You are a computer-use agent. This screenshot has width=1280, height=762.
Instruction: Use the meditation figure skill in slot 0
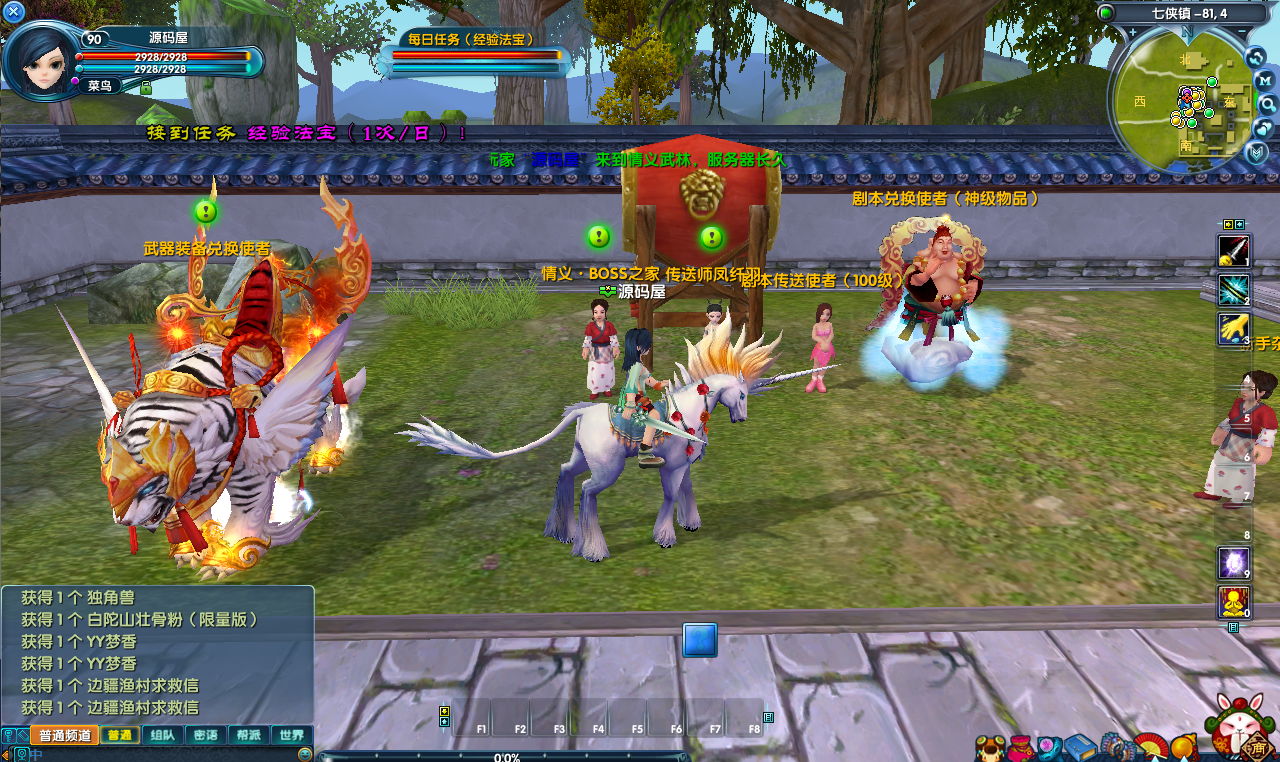point(1233,602)
